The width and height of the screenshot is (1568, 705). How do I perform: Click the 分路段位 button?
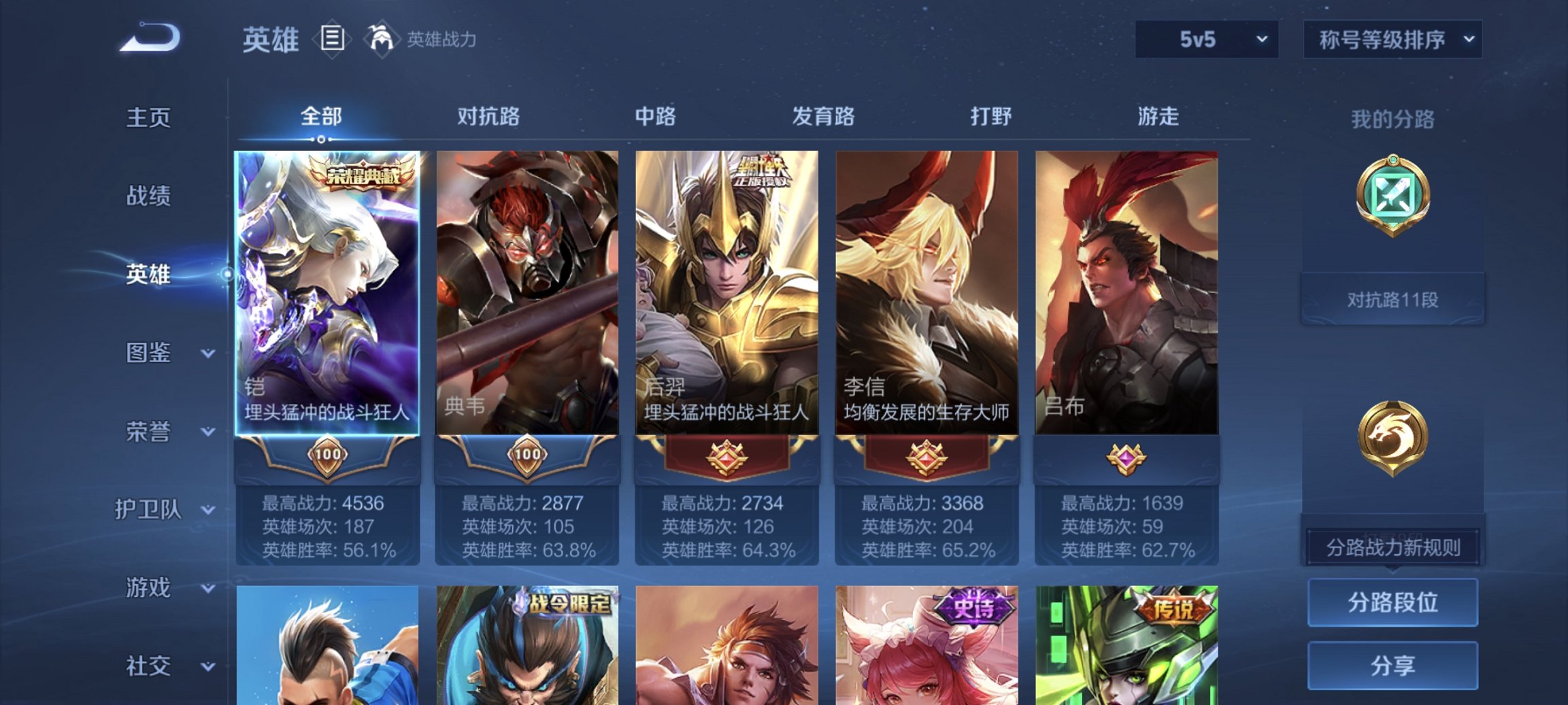pos(1392,604)
